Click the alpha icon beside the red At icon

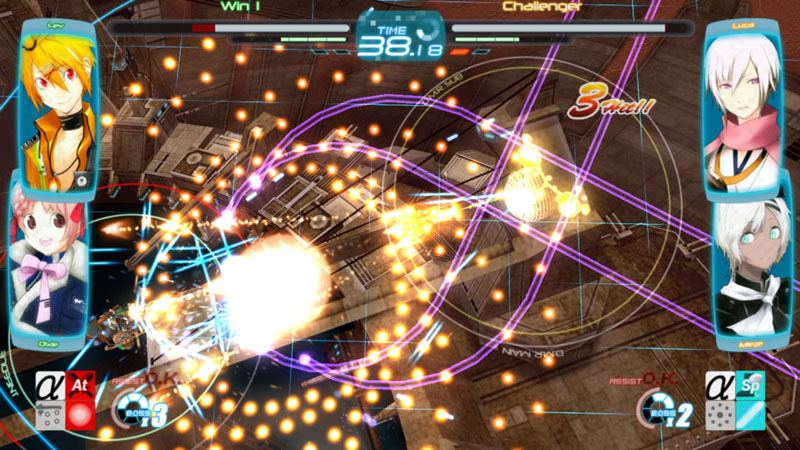(50, 385)
